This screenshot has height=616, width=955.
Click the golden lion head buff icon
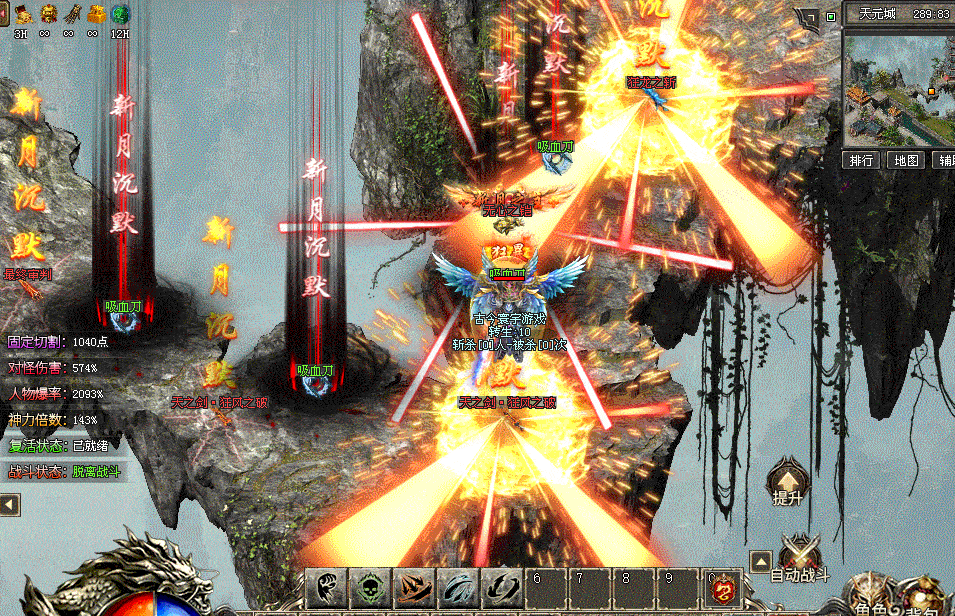click(x=46, y=14)
